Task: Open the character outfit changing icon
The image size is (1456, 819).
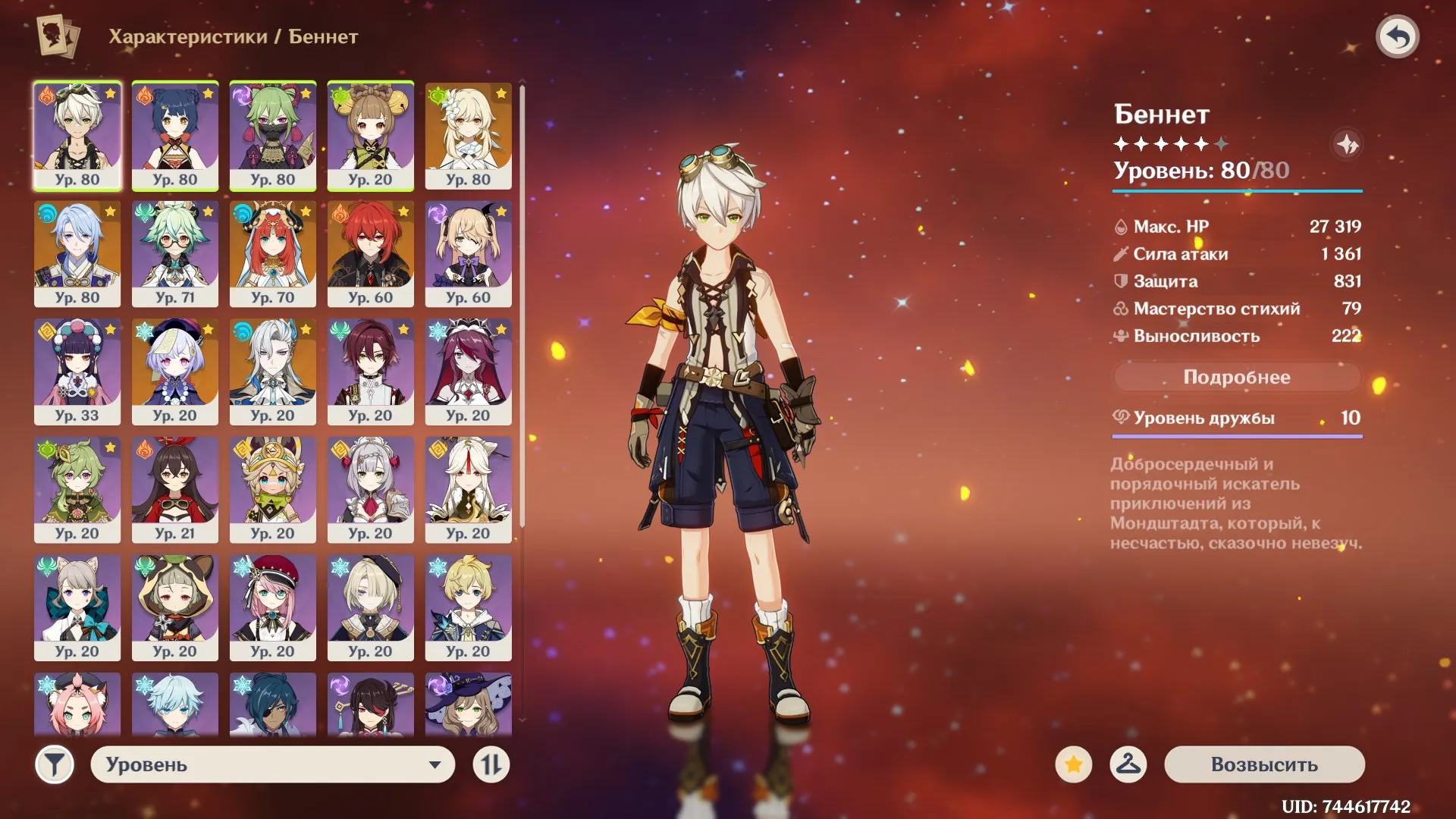Action: tap(1129, 765)
